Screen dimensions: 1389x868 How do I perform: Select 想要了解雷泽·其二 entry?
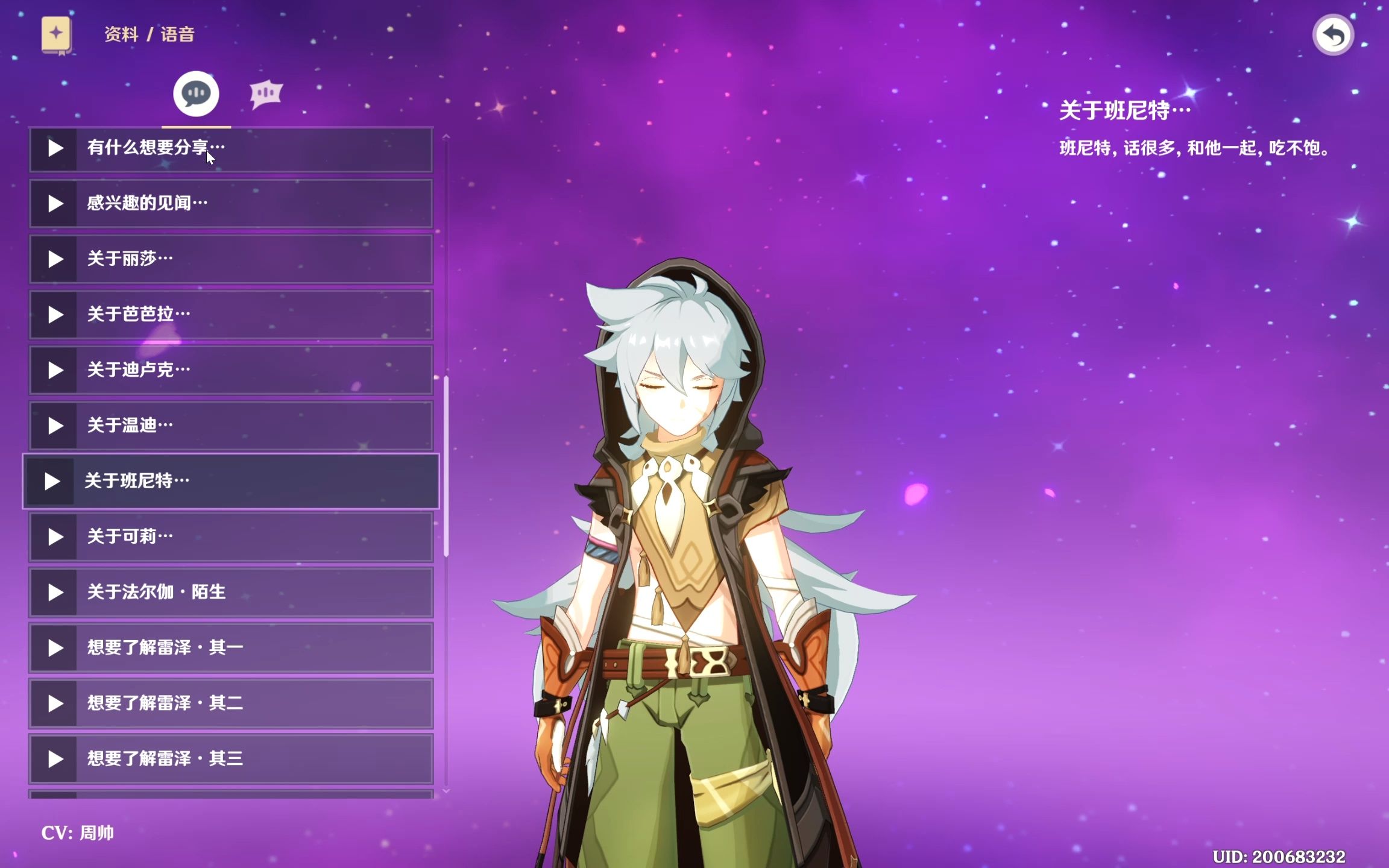(231, 703)
